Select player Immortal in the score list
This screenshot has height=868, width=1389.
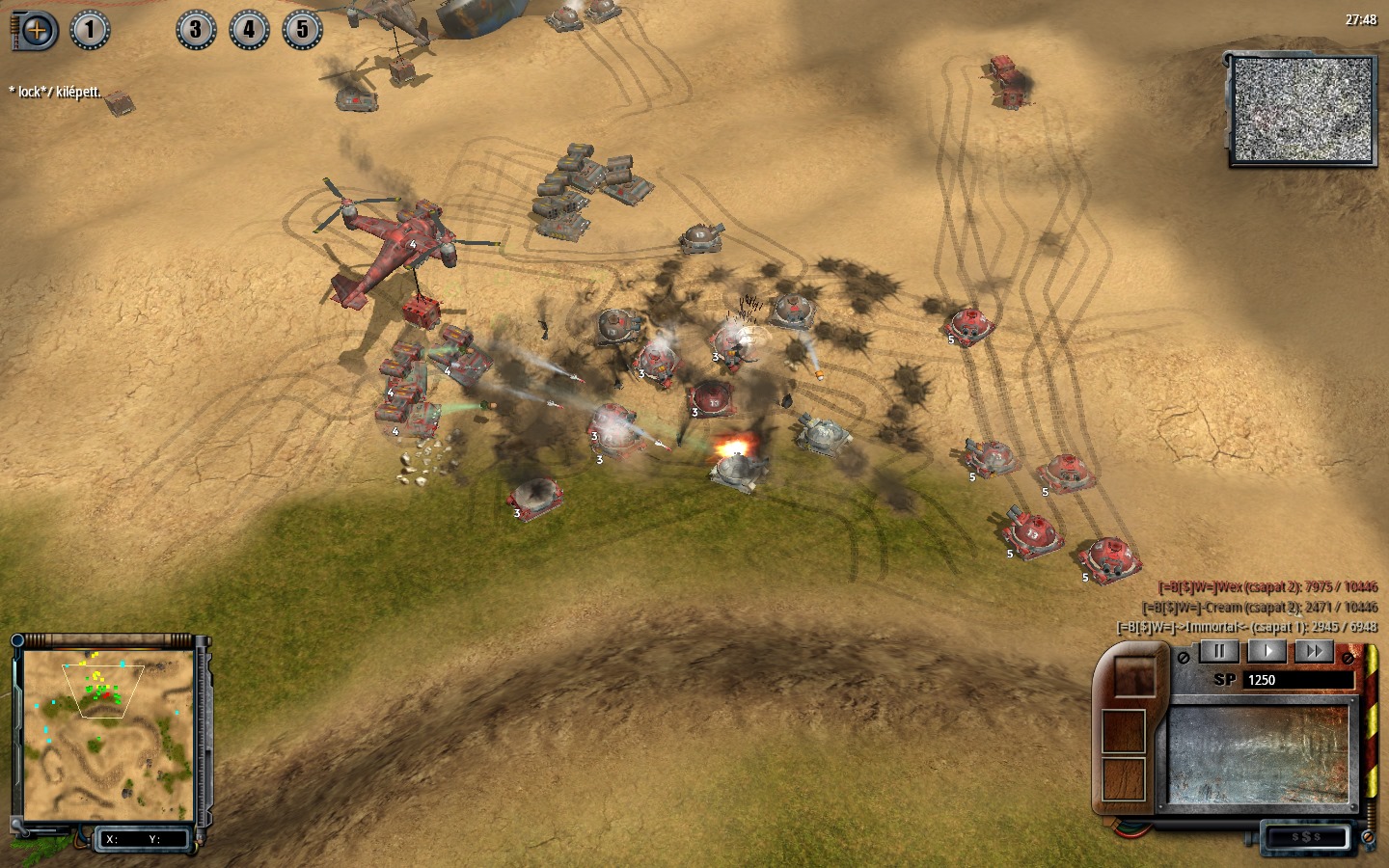pos(1247,627)
